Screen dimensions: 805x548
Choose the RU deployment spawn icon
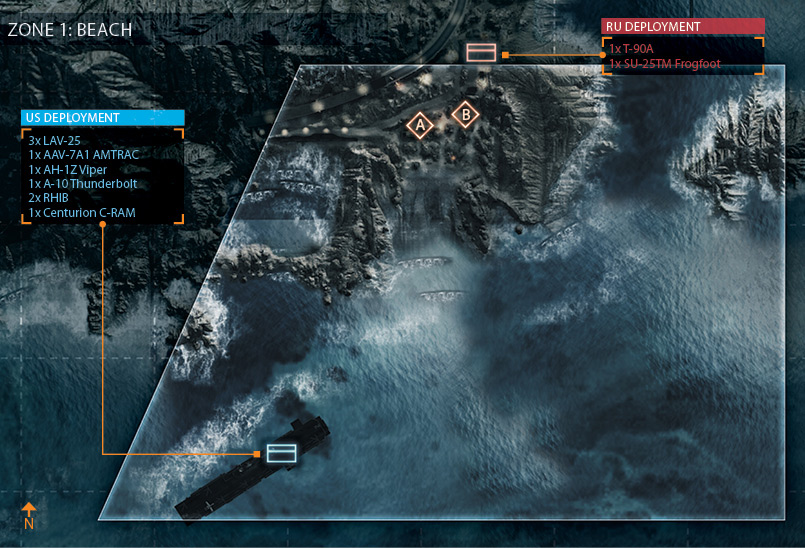(481, 53)
